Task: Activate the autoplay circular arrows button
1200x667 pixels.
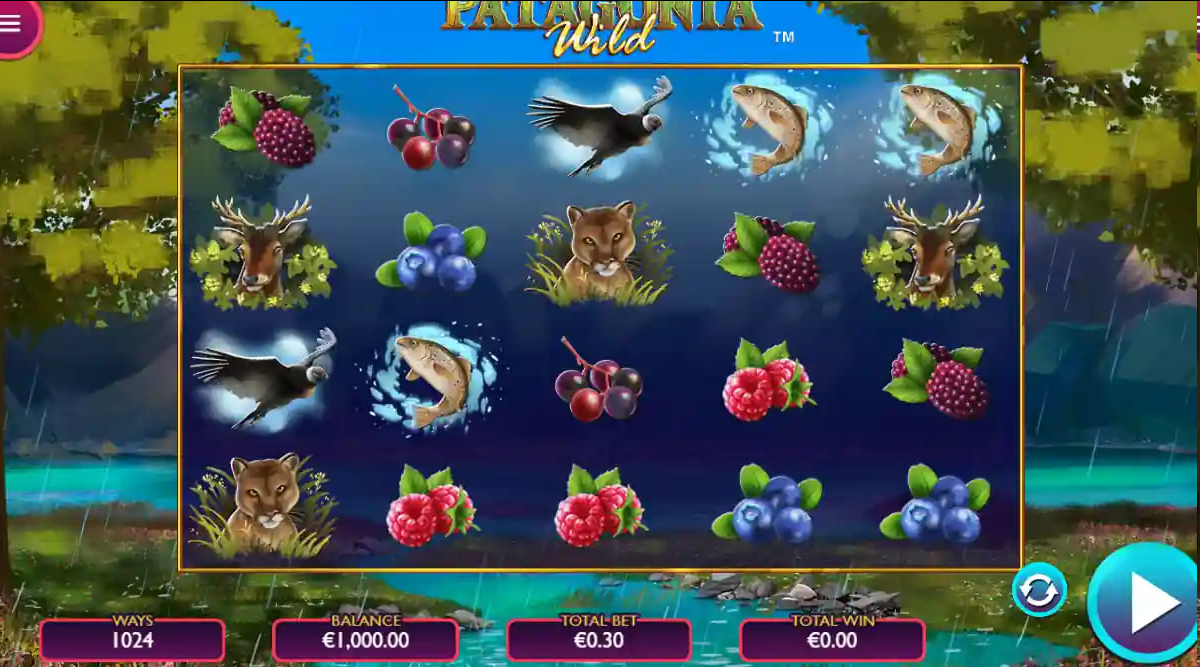Action: click(x=1039, y=591)
